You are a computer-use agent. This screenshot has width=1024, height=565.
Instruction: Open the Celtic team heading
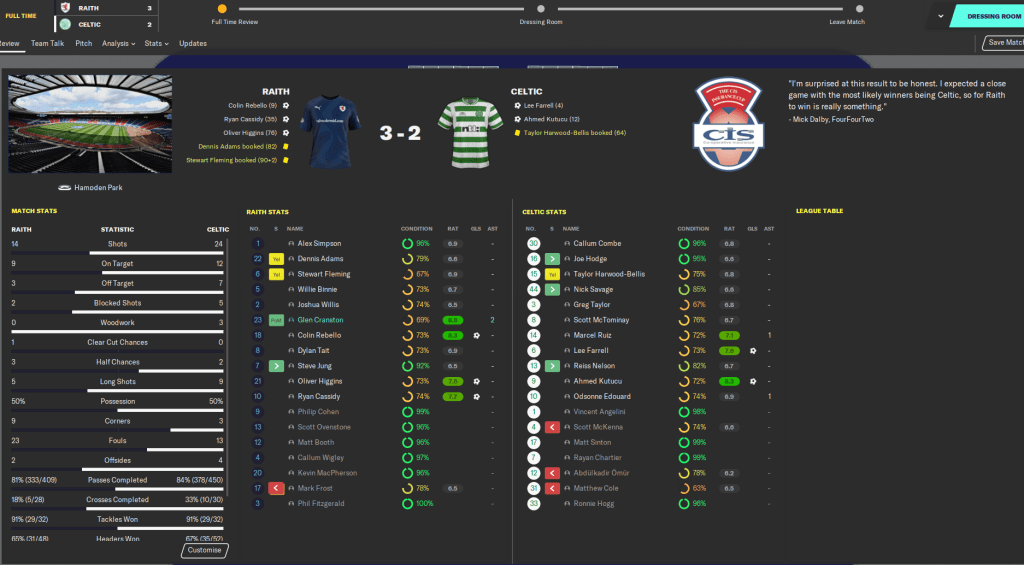527,91
